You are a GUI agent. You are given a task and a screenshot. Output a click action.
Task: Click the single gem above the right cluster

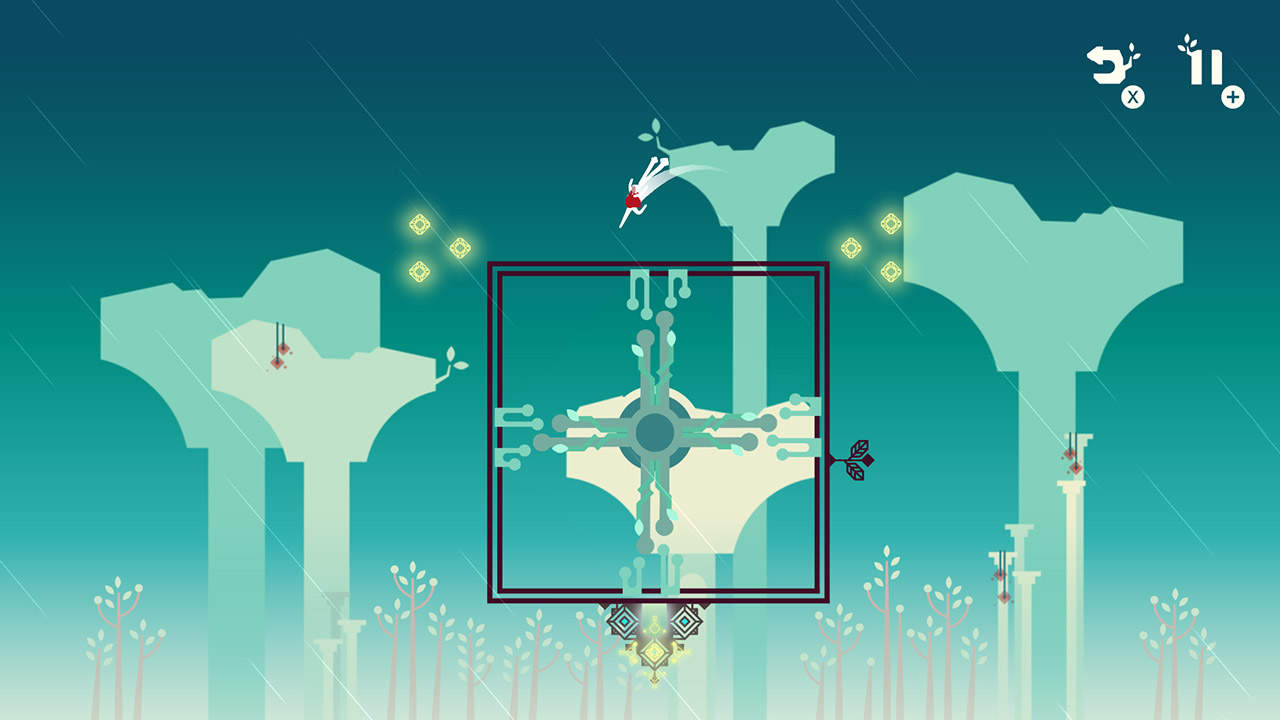coord(890,222)
